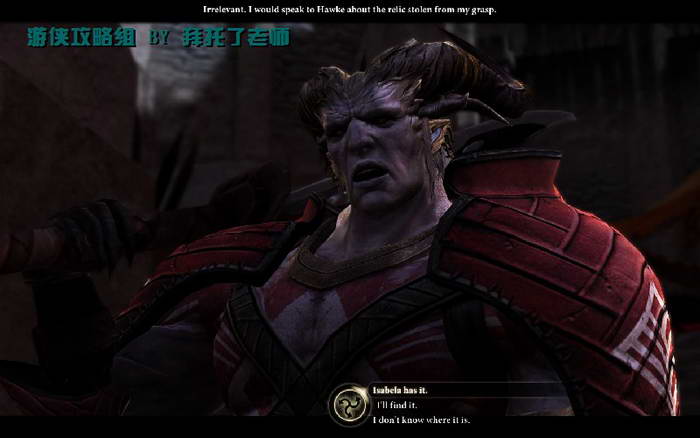Select the dialogue option "I'll find it."
This screenshot has width=700, height=438.
point(396,405)
